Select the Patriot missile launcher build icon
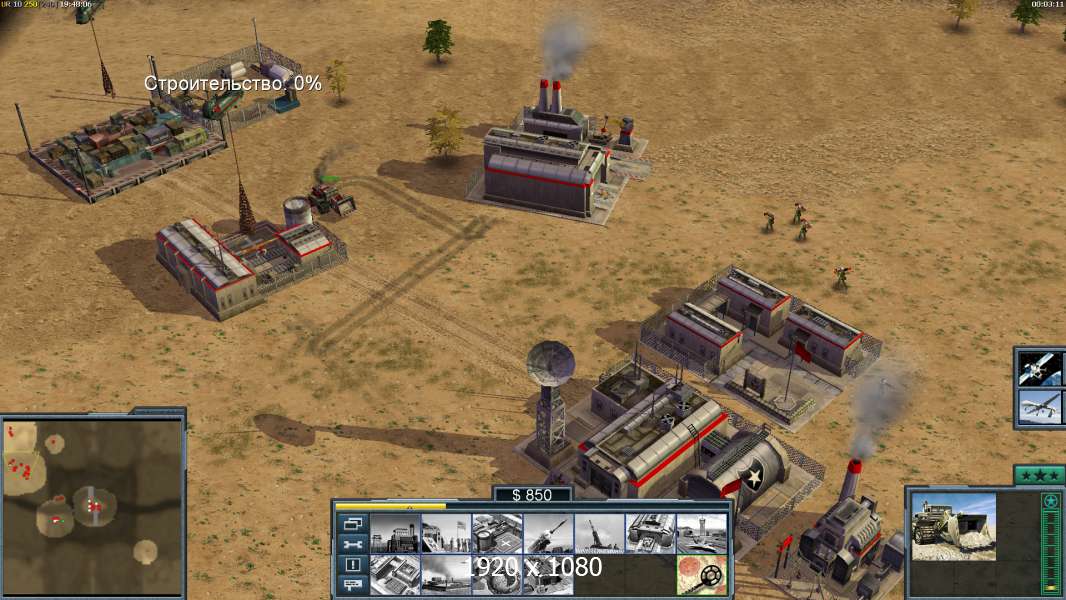 [548, 534]
